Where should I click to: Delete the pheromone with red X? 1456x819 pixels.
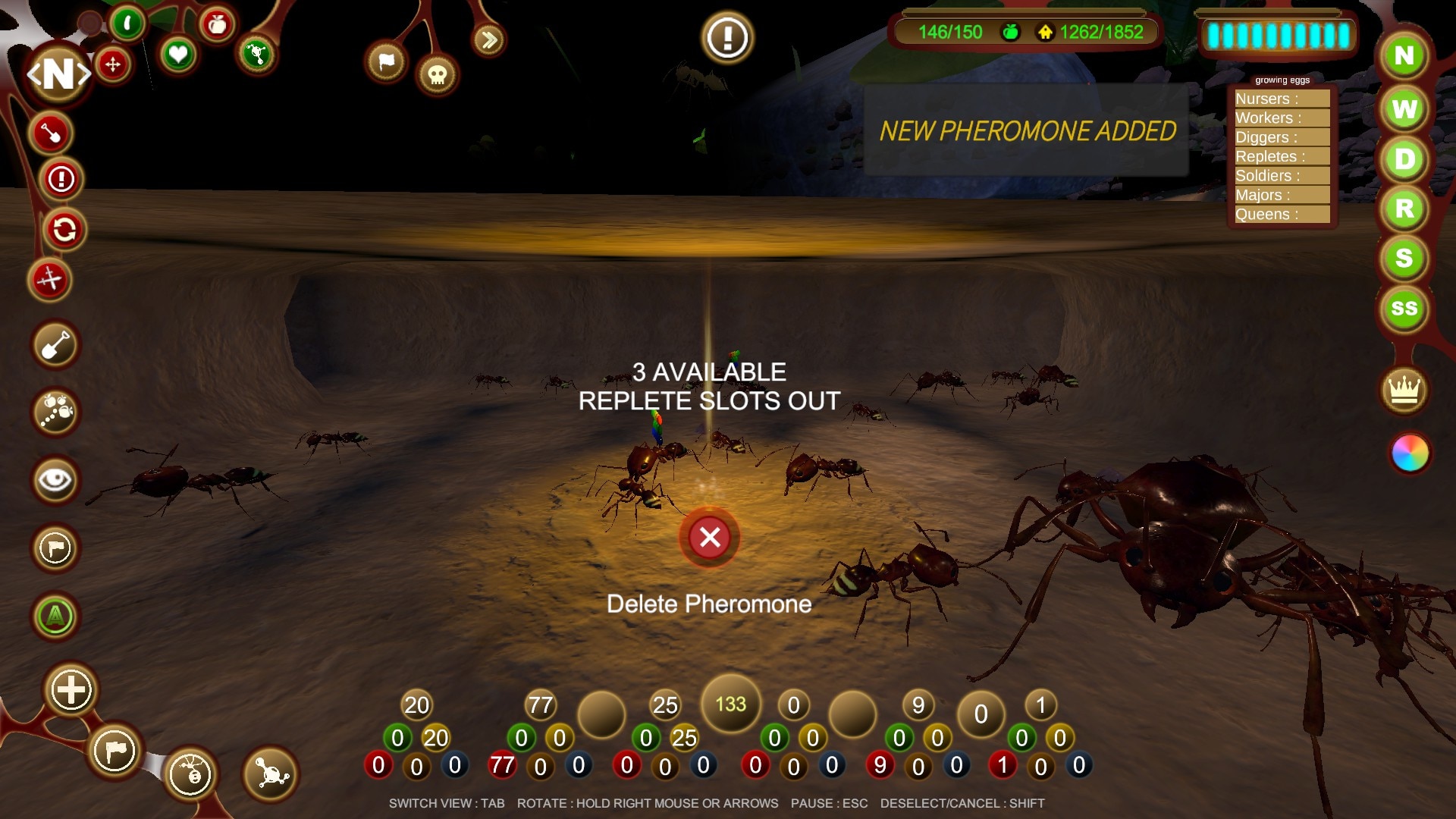click(x=710, y=537)
